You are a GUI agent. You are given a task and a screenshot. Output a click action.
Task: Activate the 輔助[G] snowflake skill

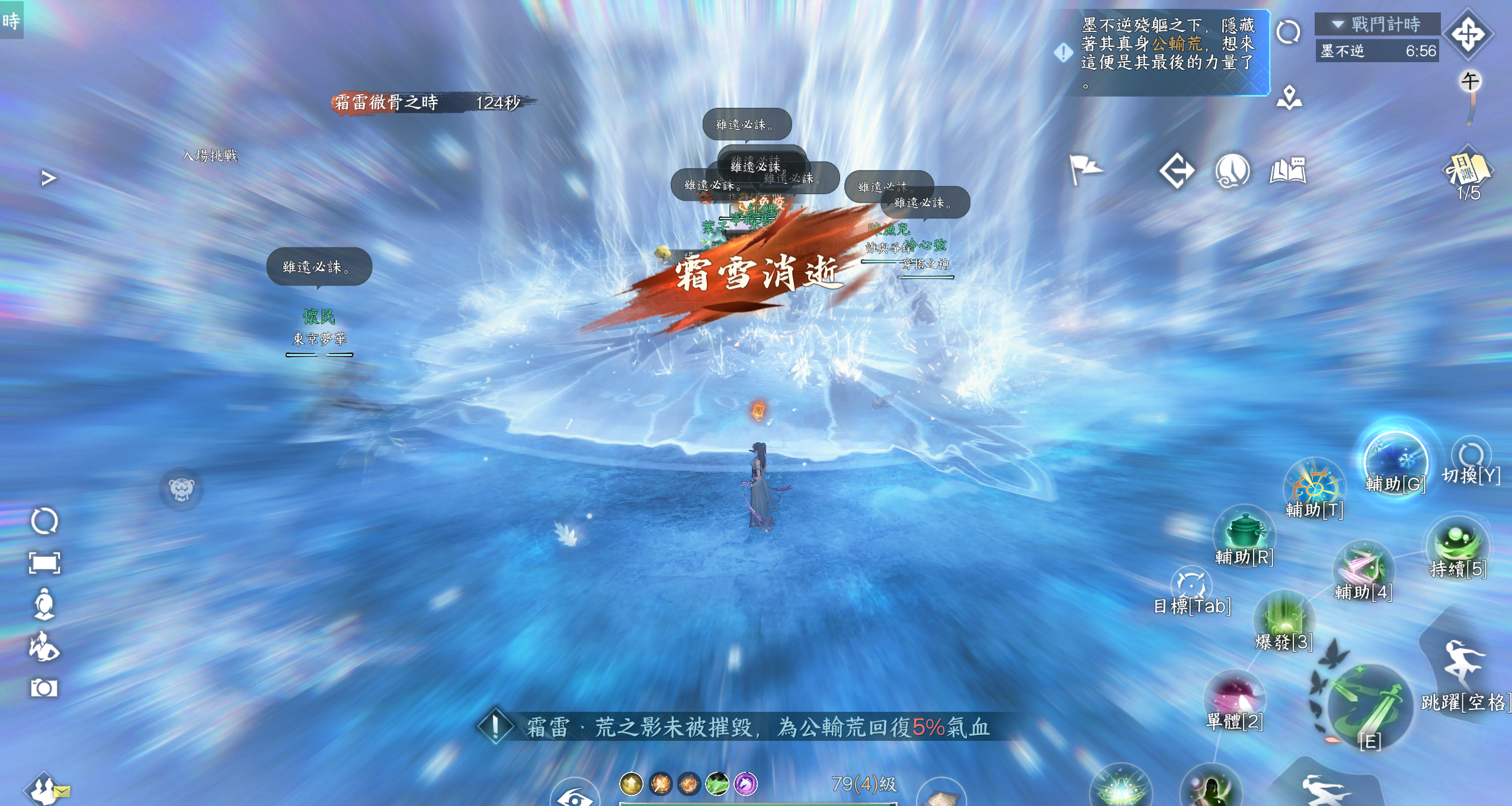(1394, 461)
